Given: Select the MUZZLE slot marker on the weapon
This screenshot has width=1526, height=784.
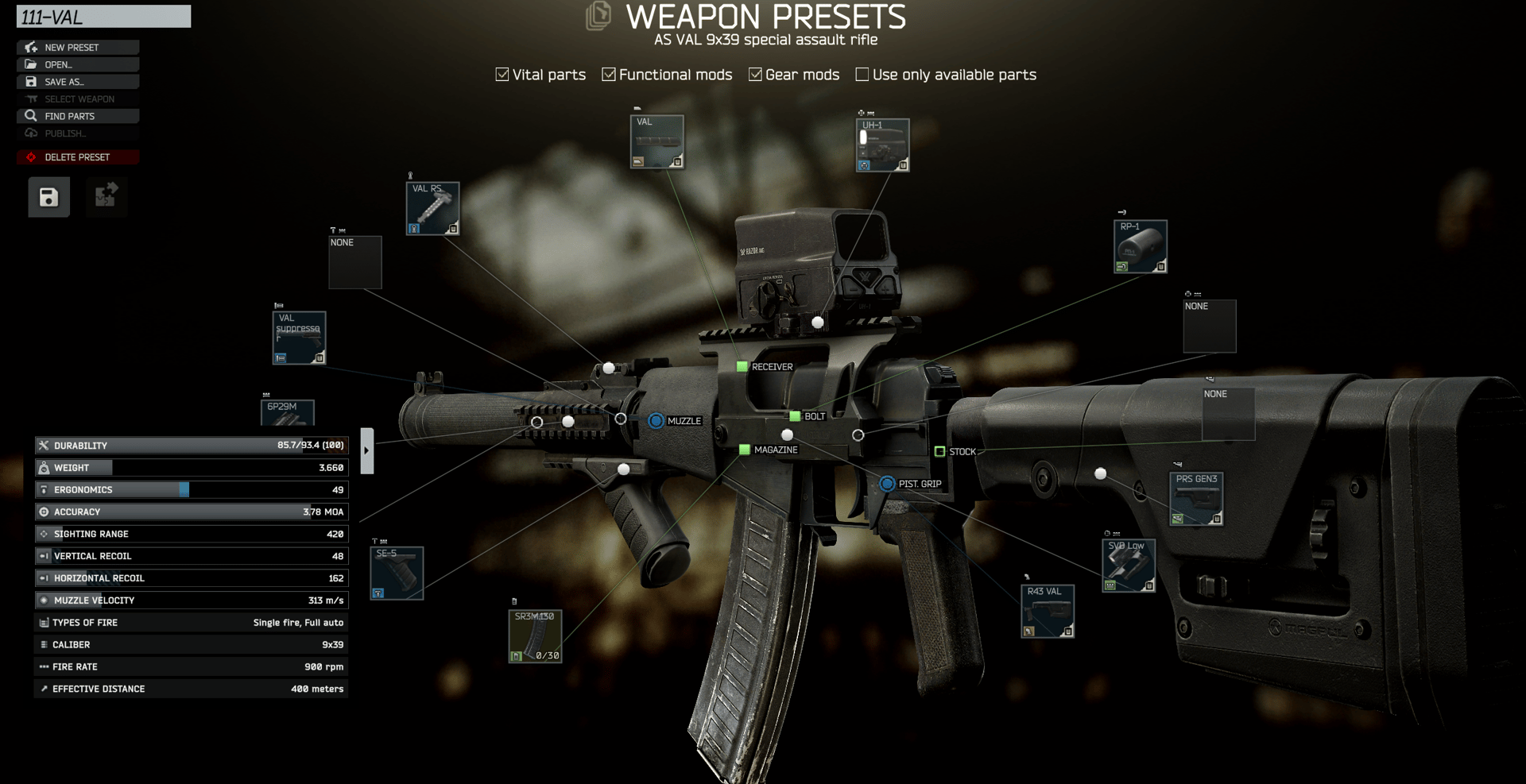Looking at the screenshot, I should point(656,421).
